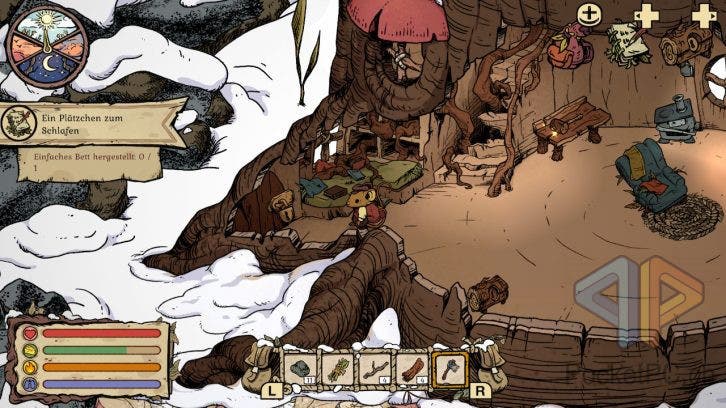Select the stone slot in the hotbar
The height and width of the screenshot is (408, 726).
[301, 370]
